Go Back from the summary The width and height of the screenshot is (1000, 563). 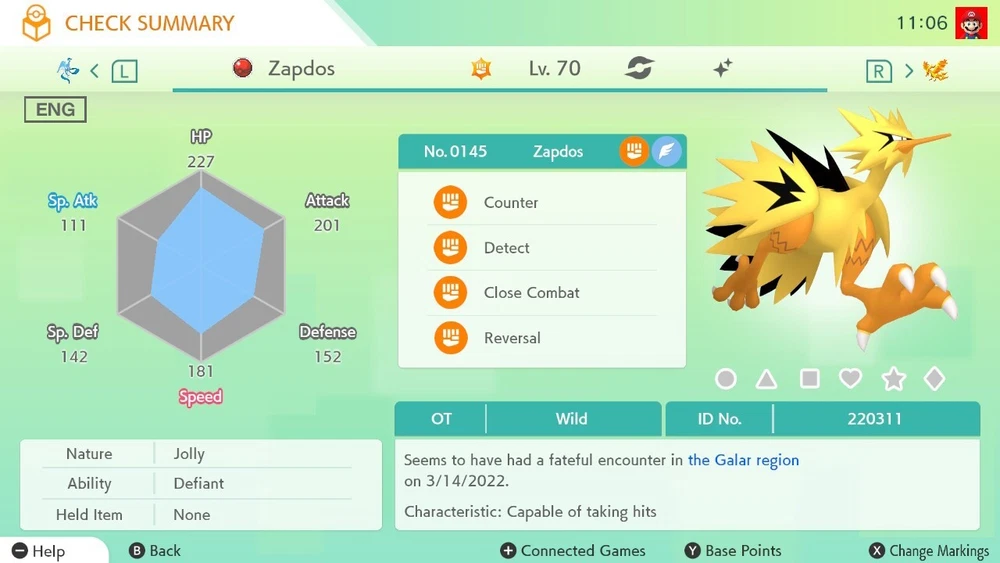[155, 551]
